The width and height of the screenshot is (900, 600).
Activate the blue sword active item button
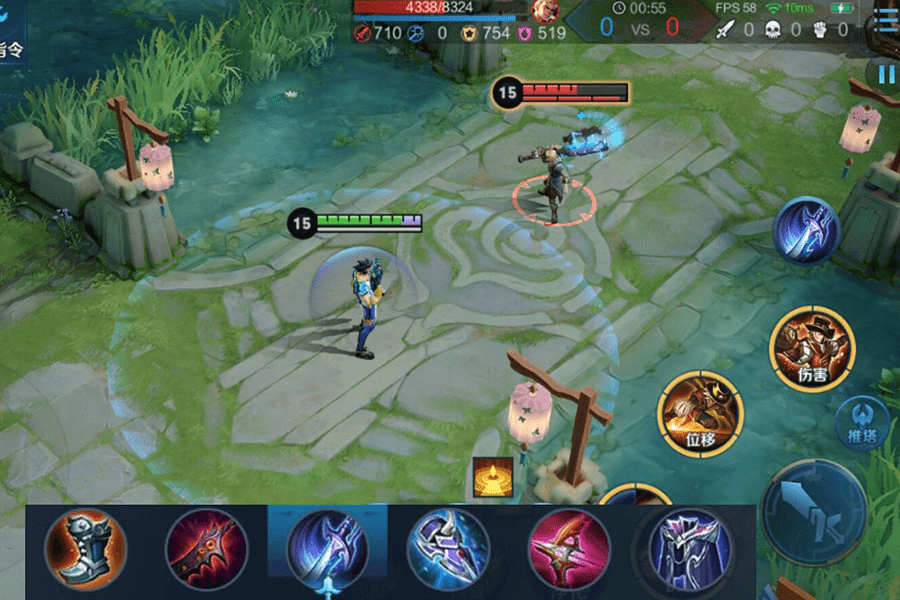pyautogui.click(x=806, y=231)
